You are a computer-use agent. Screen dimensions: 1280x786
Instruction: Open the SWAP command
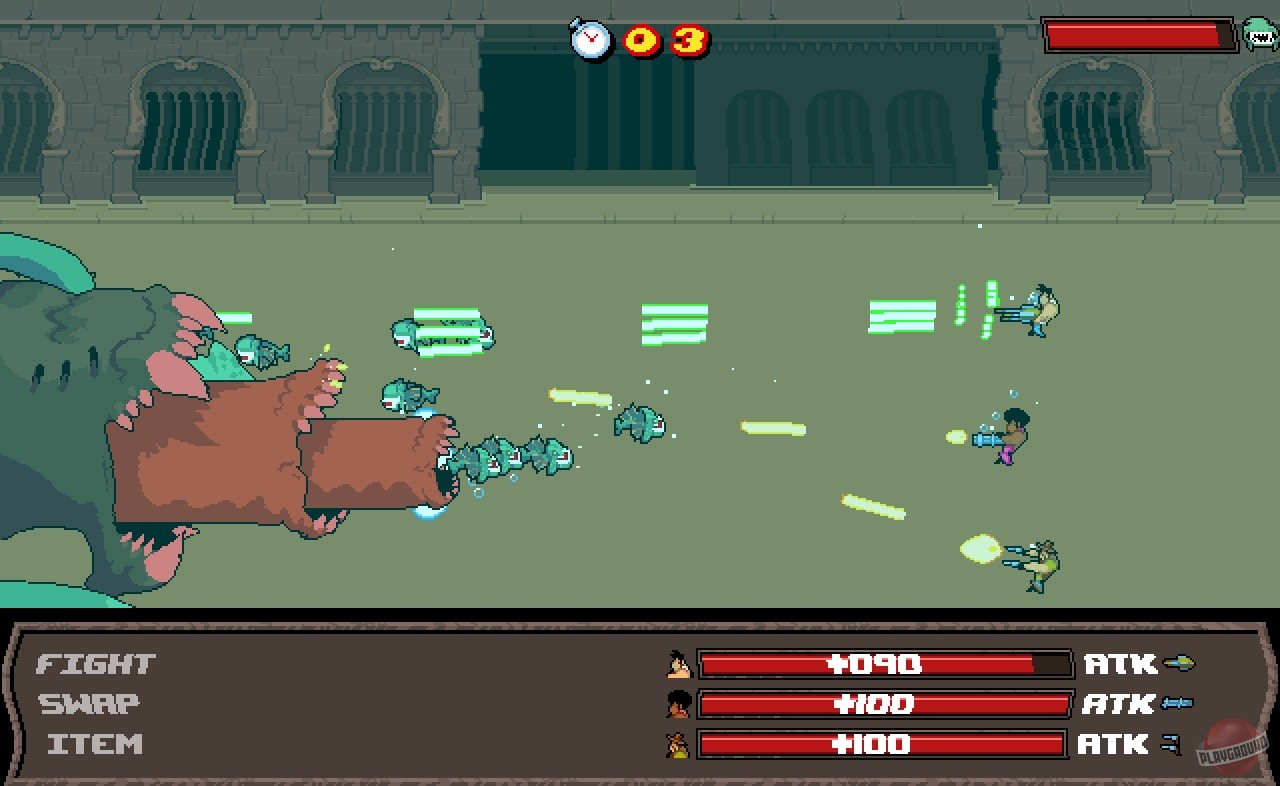coord(89,703)
